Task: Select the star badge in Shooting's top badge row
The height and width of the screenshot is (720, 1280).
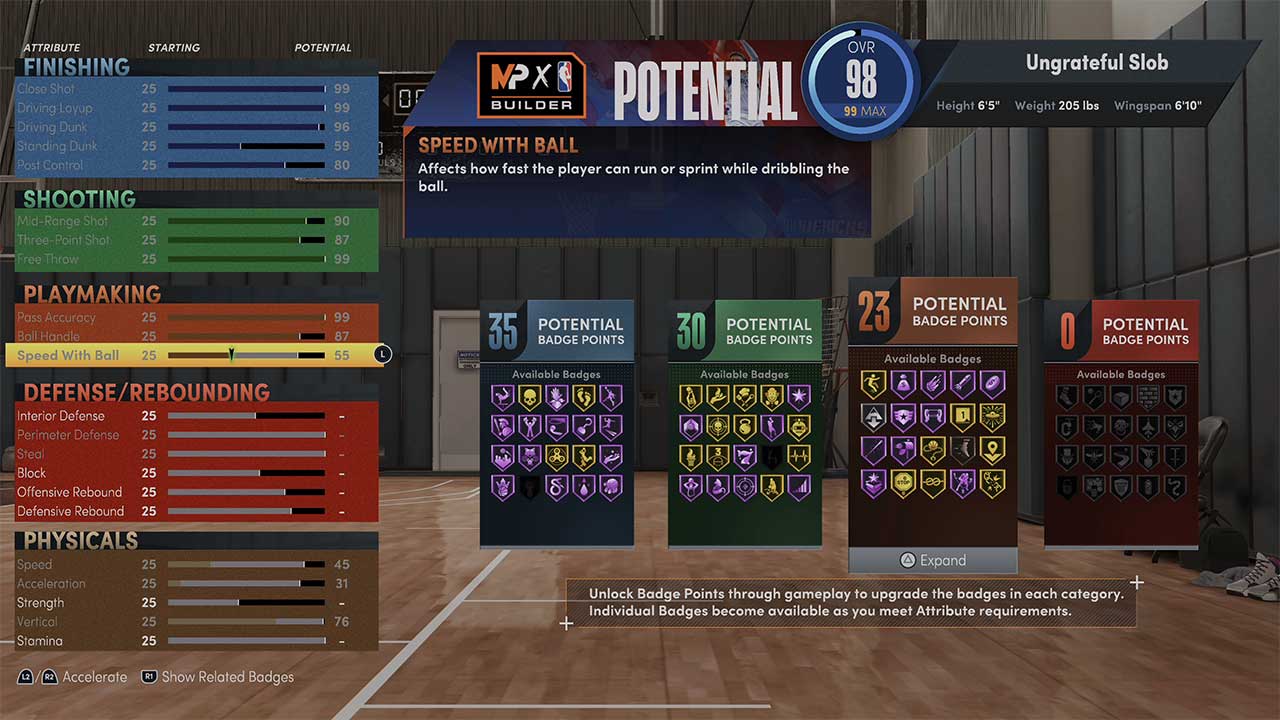Action: coord(799,397)
